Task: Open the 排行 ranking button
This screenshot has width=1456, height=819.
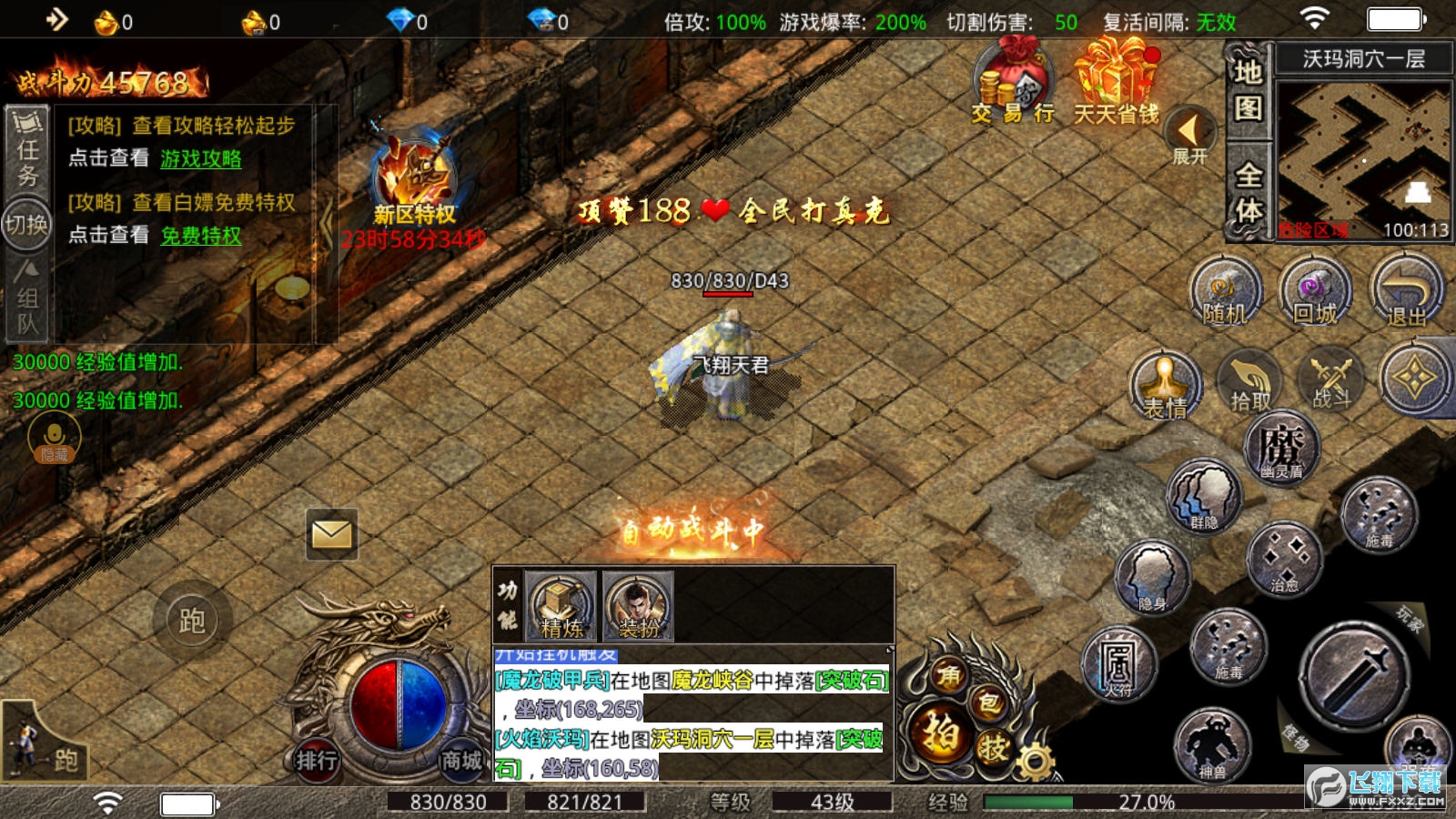Action: point(316,760)
